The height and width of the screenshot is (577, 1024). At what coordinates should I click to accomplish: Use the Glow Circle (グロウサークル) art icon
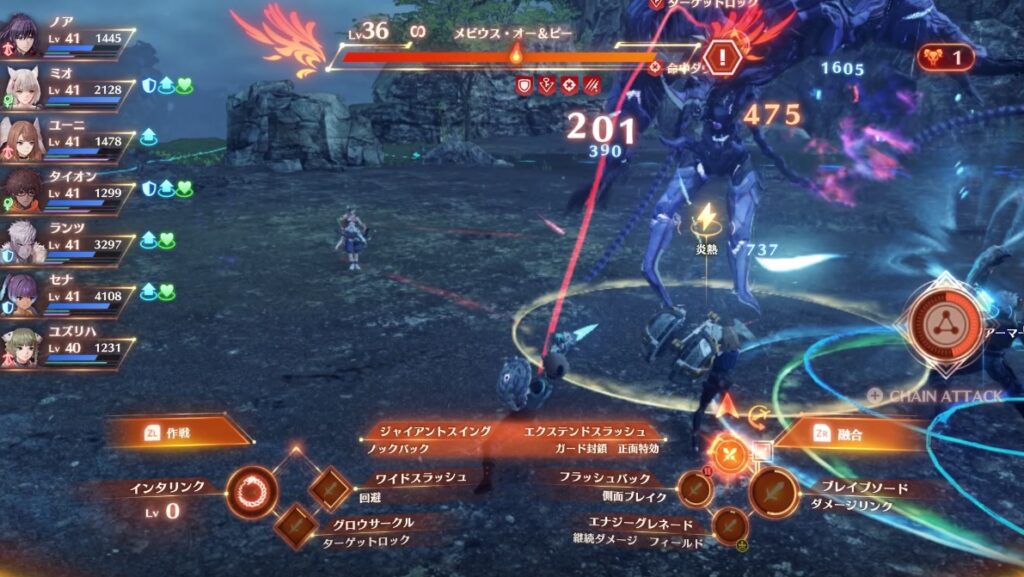(296, 523)
